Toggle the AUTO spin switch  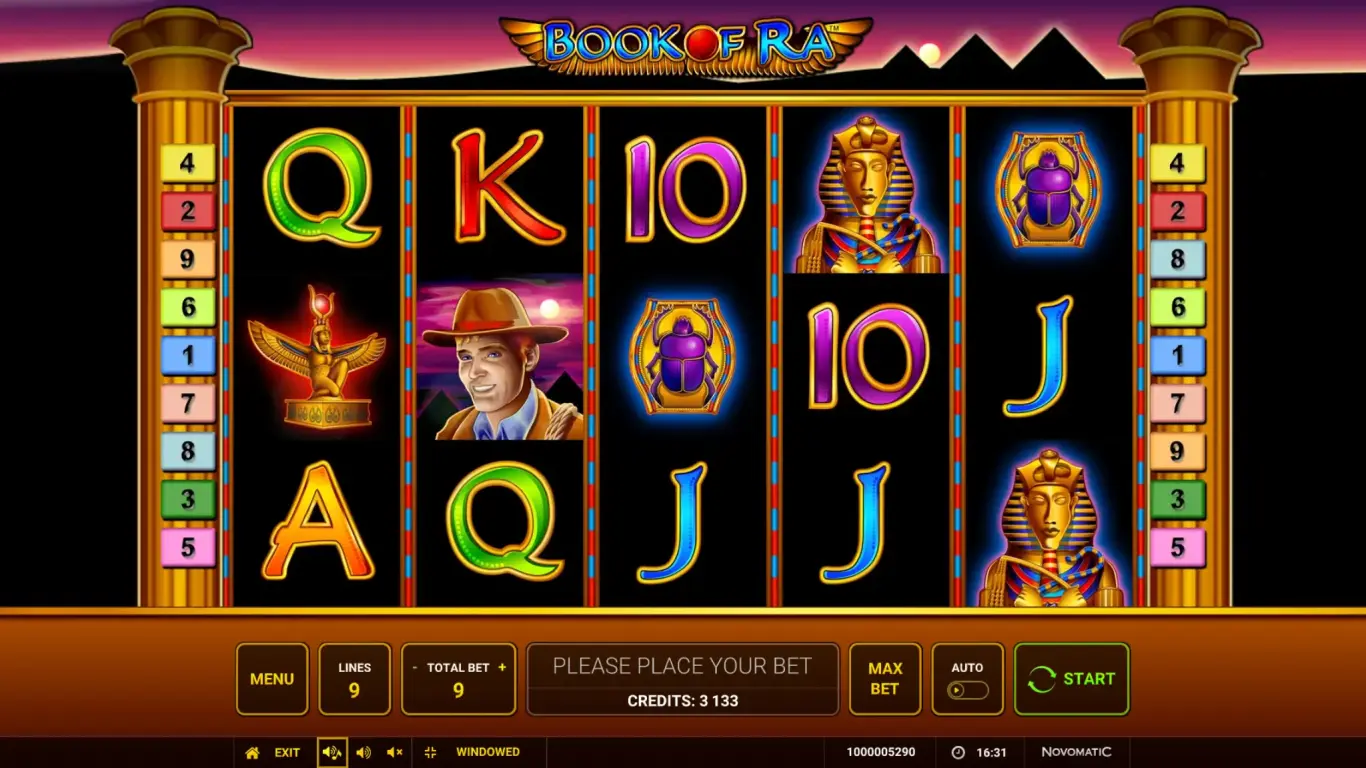coord(967,689)
